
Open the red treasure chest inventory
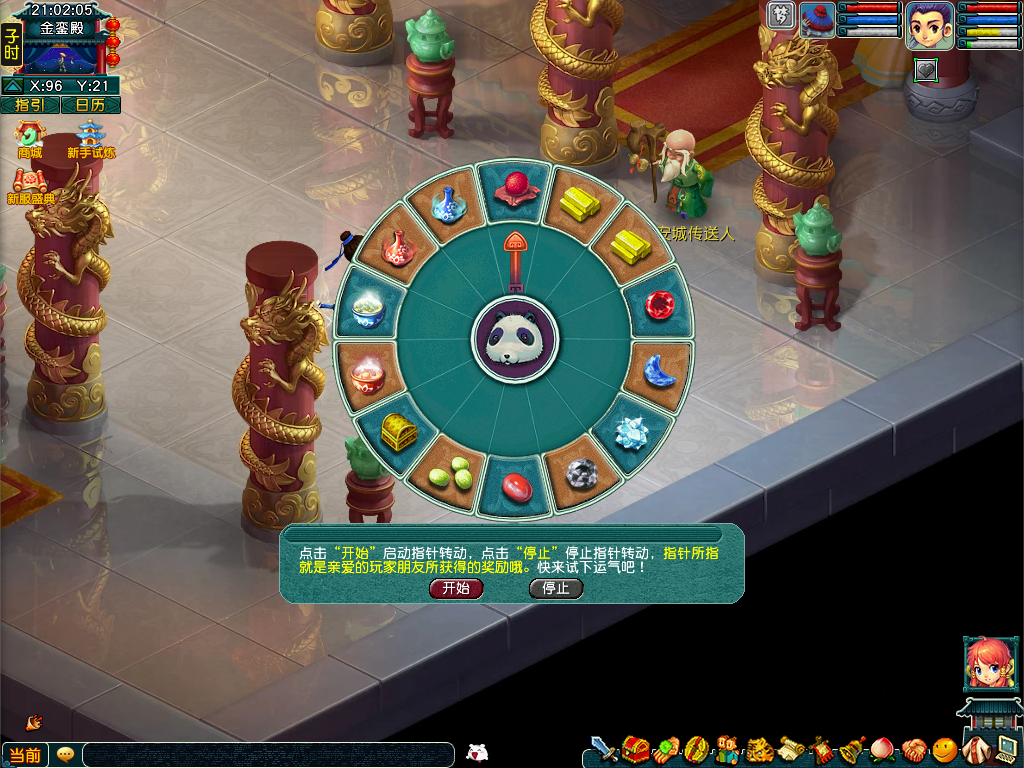[634, 749]
